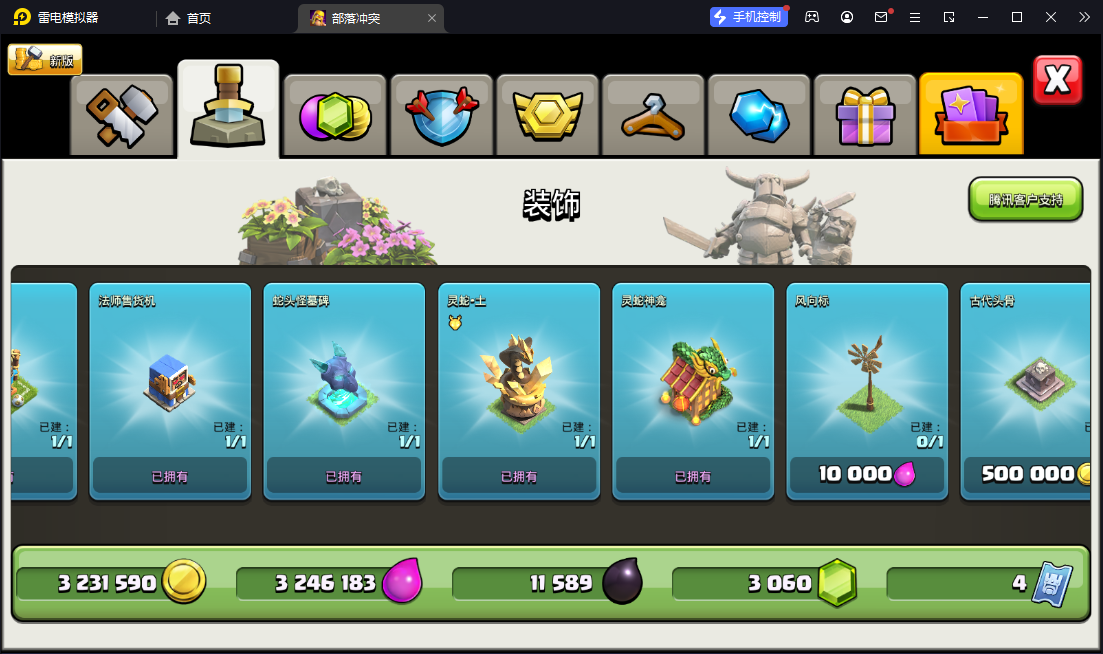Open the 手机控制 phone control button
1103x654 pixels.
(x=747, y=17)
